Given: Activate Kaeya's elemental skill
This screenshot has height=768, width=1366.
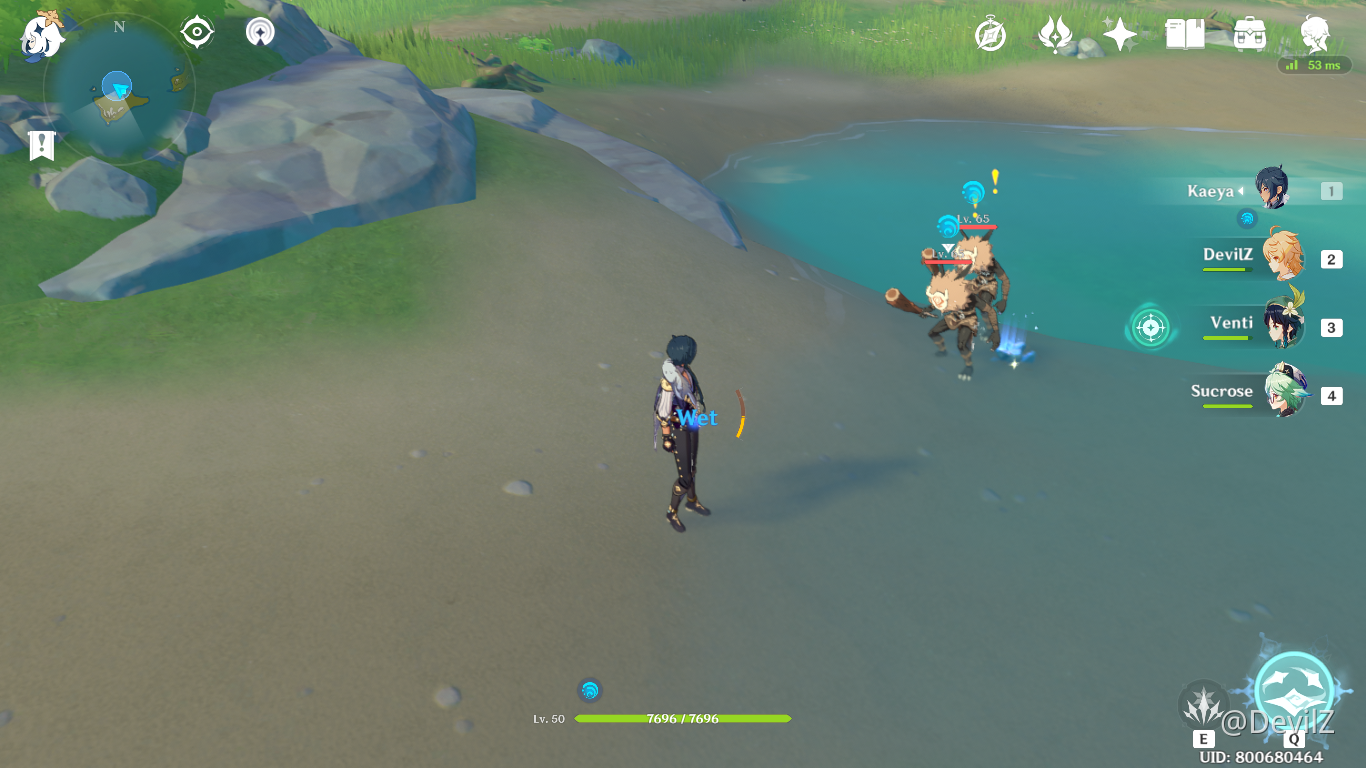Looking at the screenshot, I should pyautogui.click(x=1203, y=706).
